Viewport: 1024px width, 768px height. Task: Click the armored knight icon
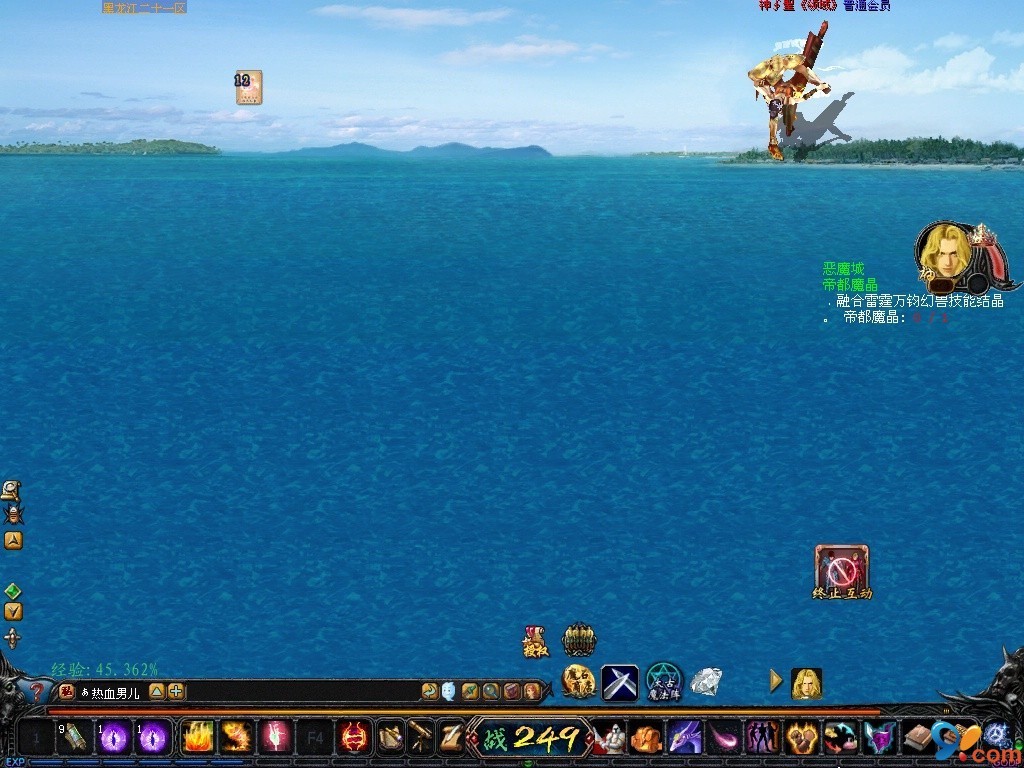[x=609, y=738]
